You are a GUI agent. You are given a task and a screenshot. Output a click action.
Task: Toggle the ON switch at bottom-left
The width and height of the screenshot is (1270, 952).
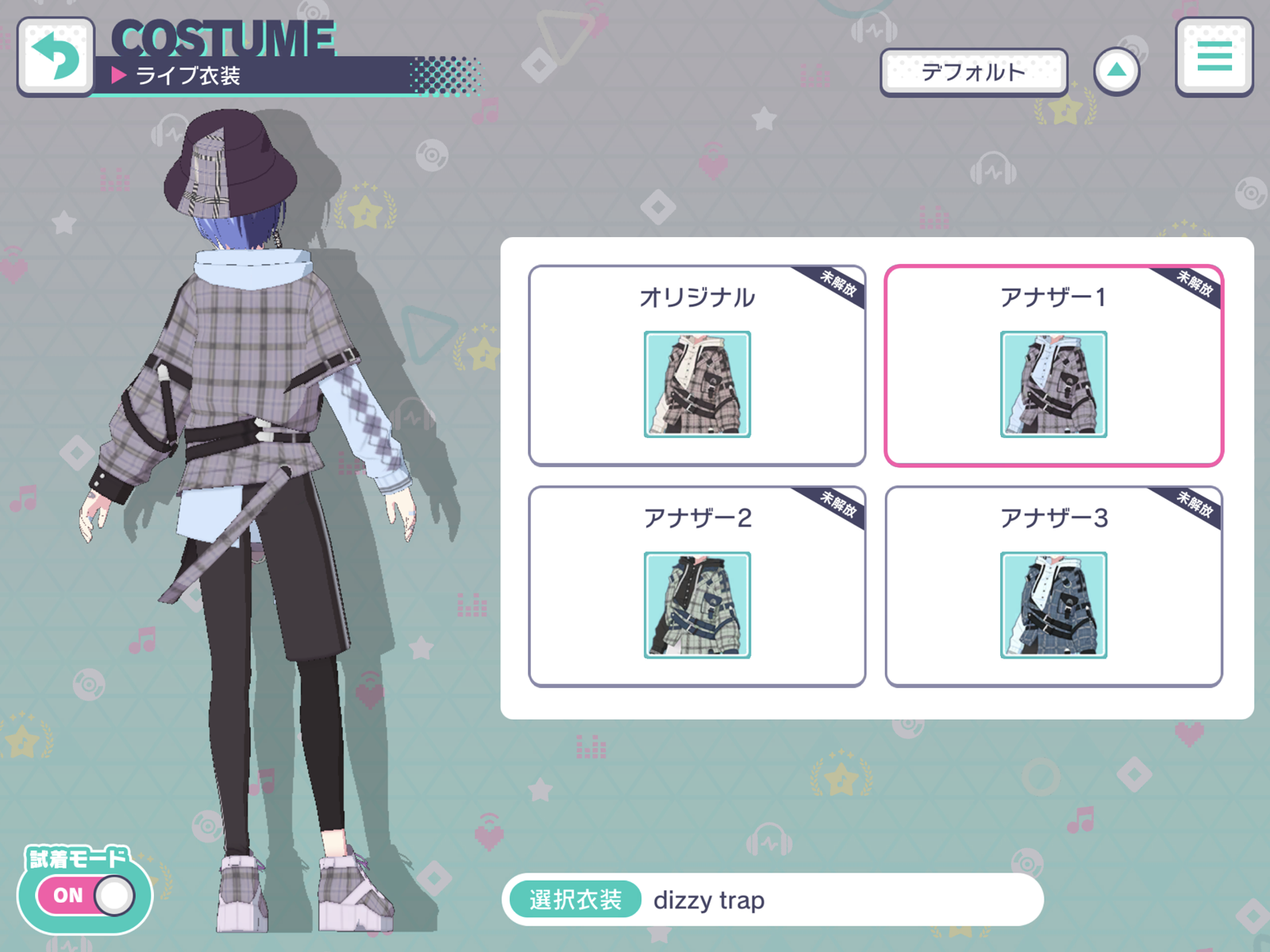click(87, 895)
